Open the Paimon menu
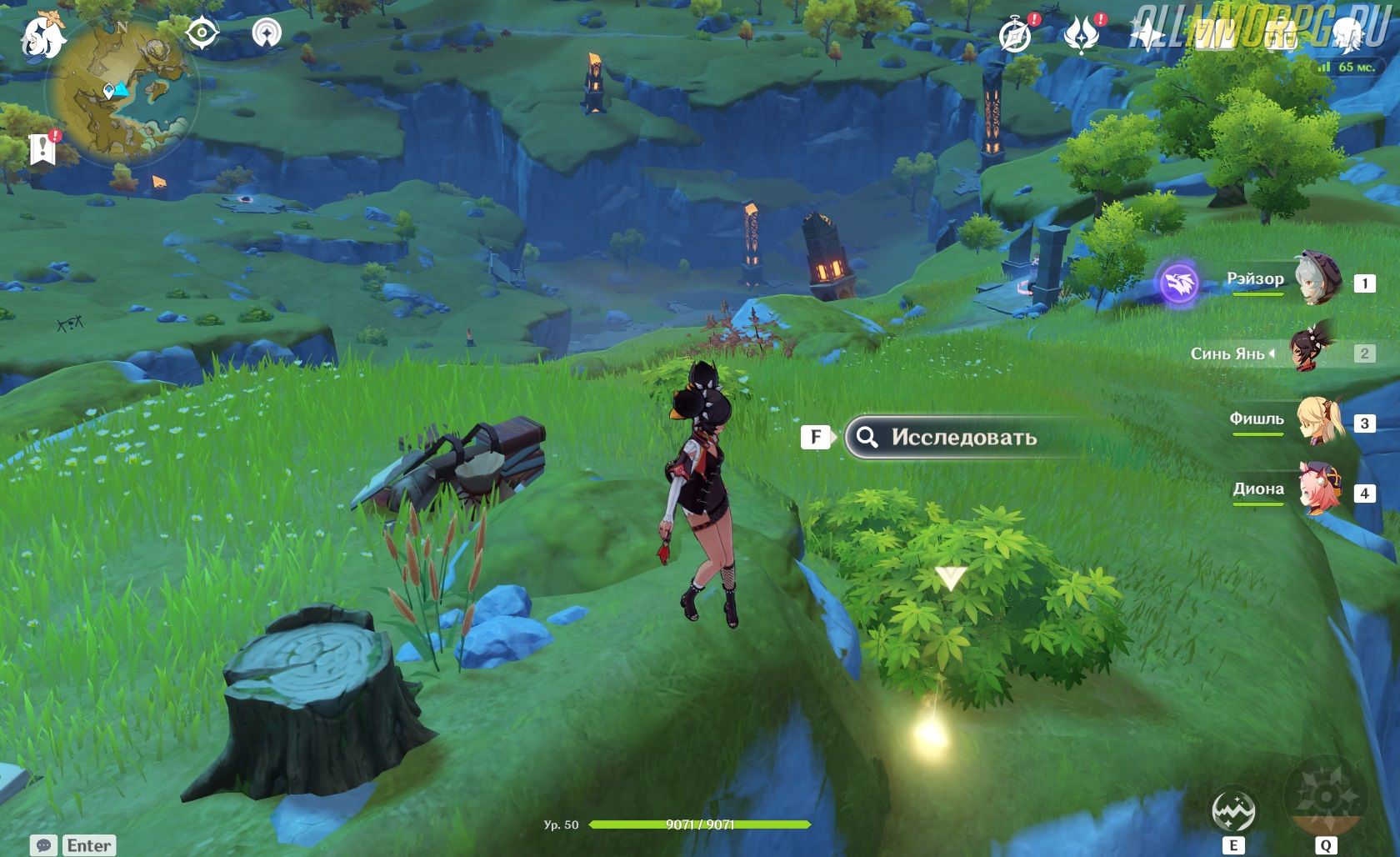The image size is (1400, 857). pos(43,36)
